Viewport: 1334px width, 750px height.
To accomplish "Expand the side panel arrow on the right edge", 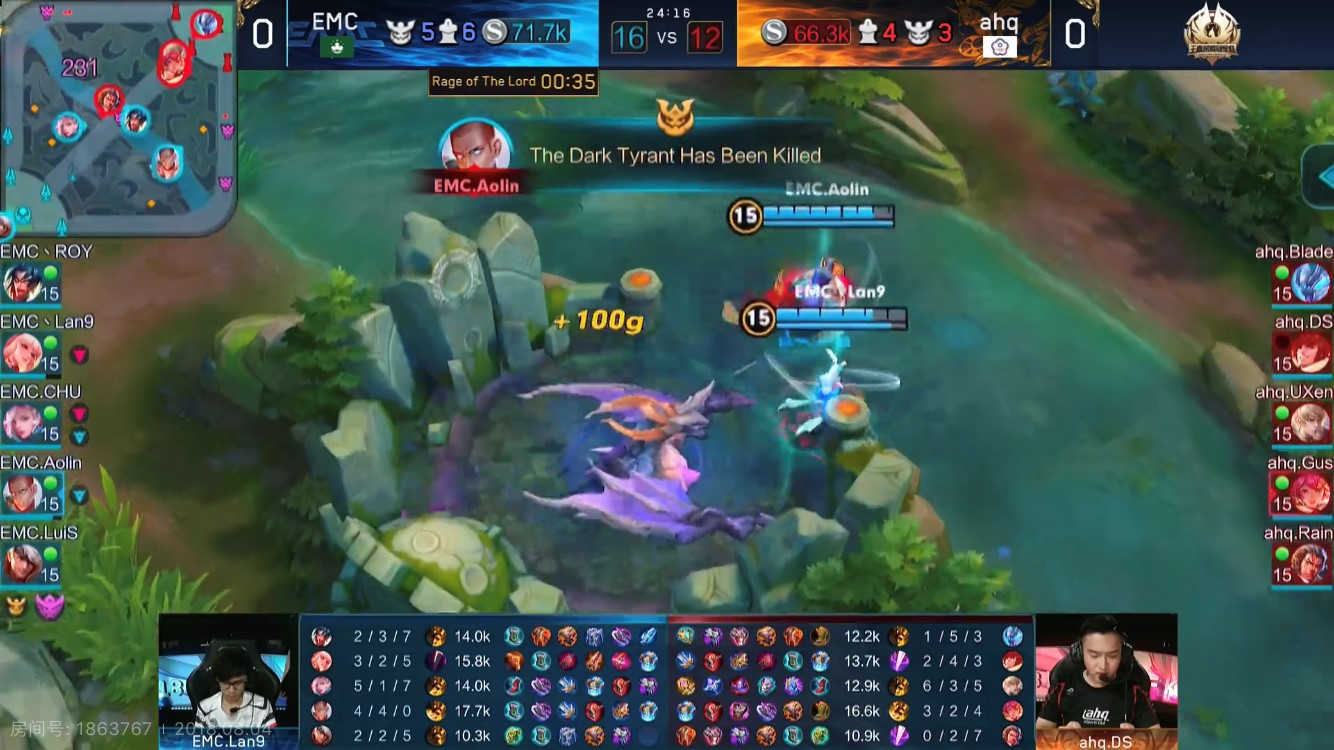I will click(1320, 176).
